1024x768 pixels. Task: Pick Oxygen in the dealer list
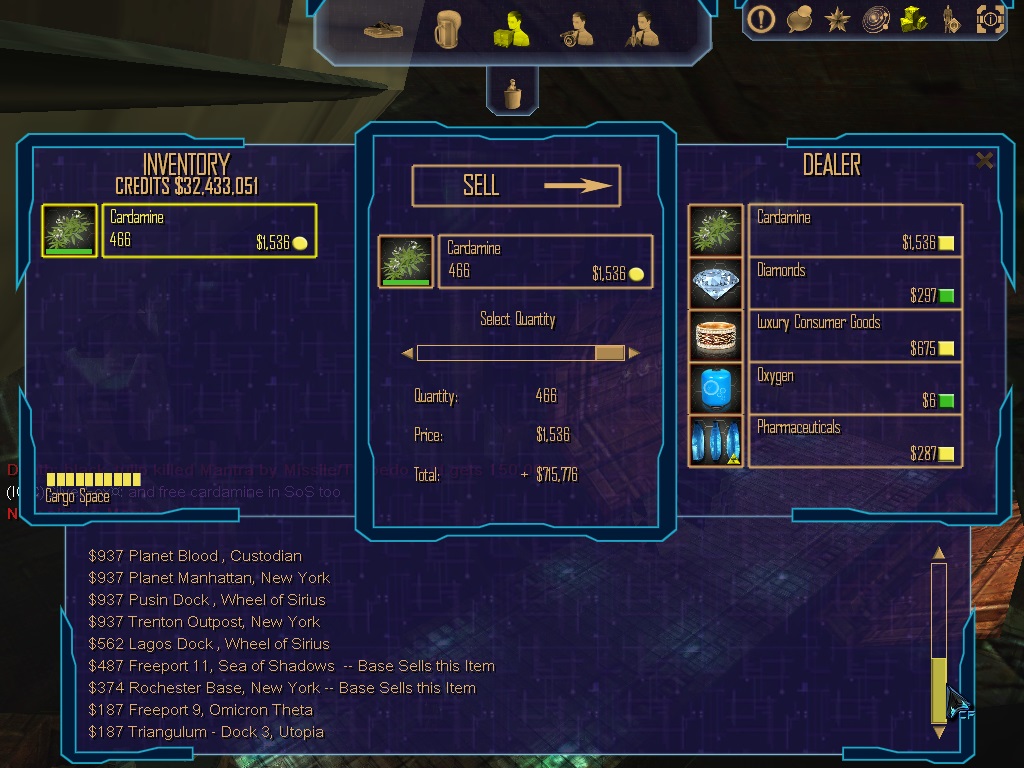(855, 388)
